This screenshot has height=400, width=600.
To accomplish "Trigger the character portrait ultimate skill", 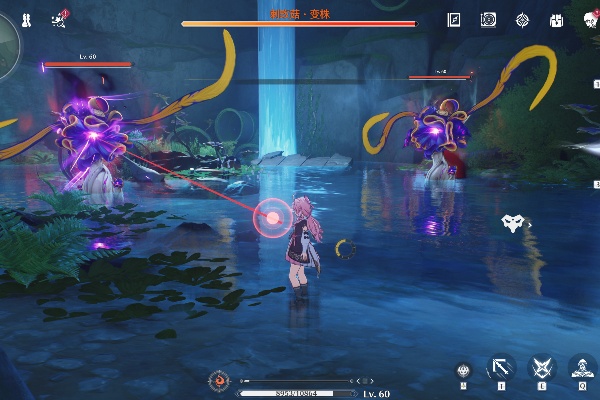I will click(582, 368).
